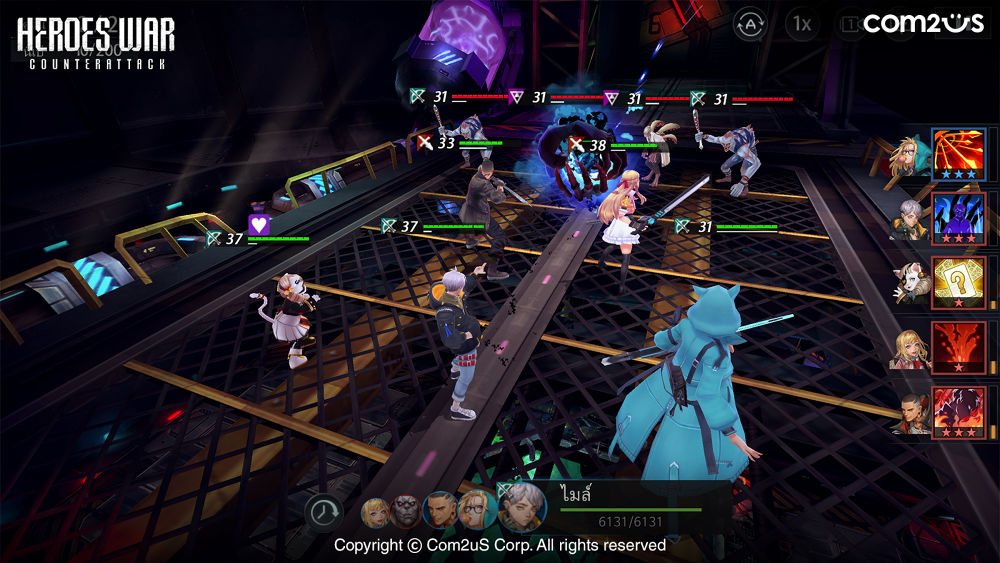Toggle the auto-battle button
Viewport: 1000px width, 563px height.
[x=750, y=23]
